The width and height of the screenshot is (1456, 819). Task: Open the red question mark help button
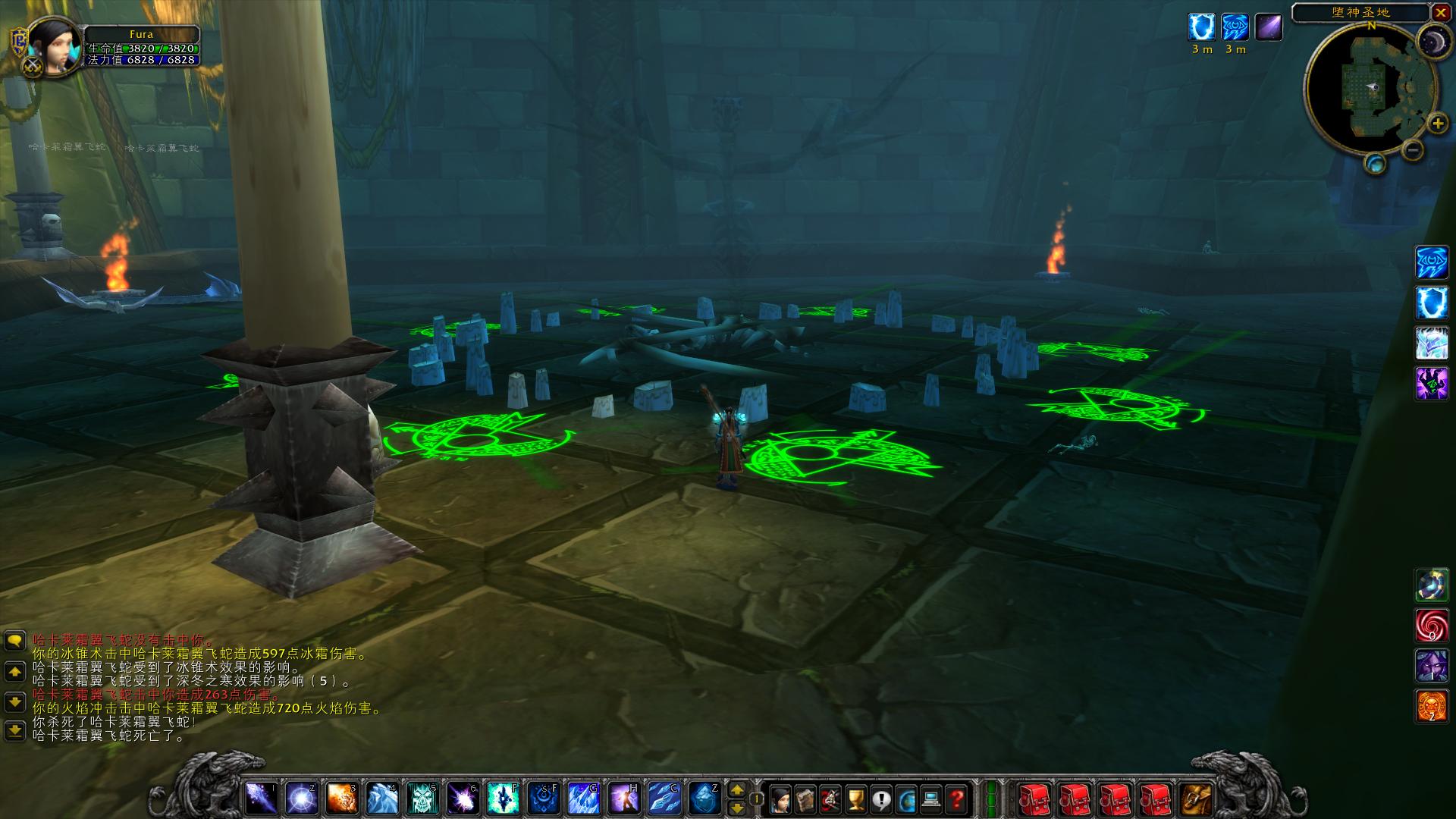[x=957, y=798]
